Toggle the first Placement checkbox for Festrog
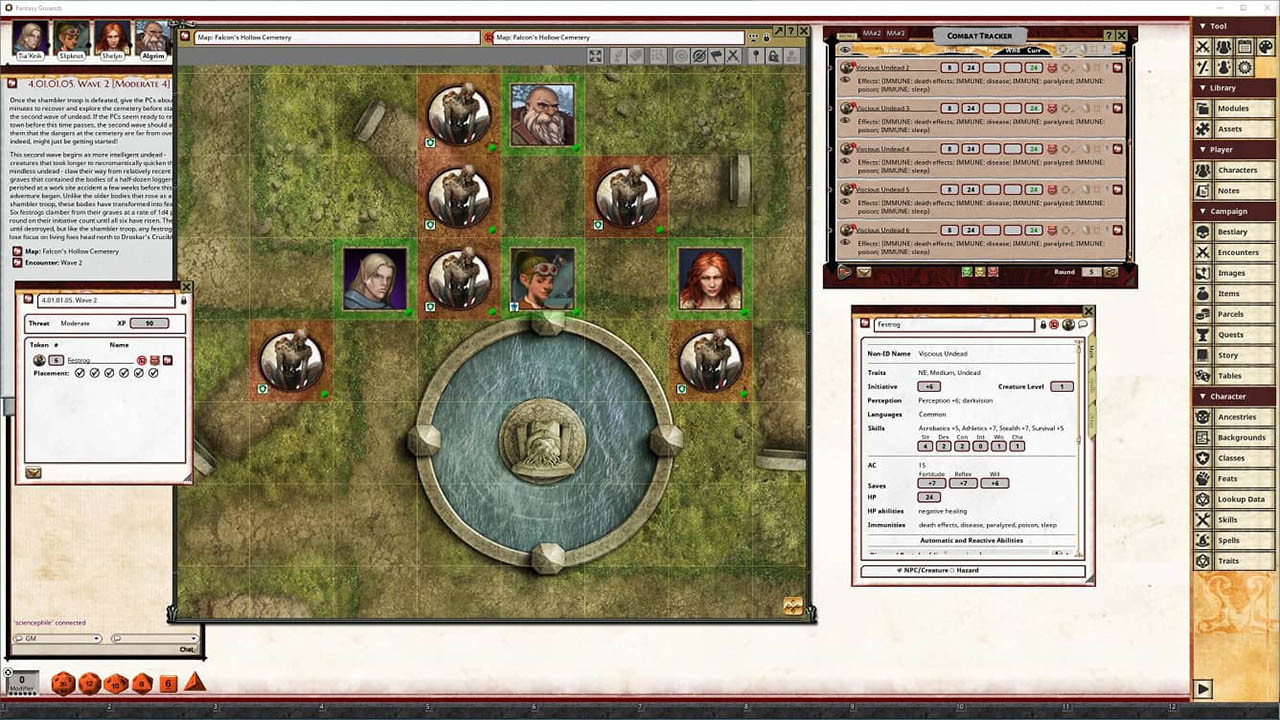The height and width of the screenshot is (720, 1280). pyautogui.click(x=78, y=373)
